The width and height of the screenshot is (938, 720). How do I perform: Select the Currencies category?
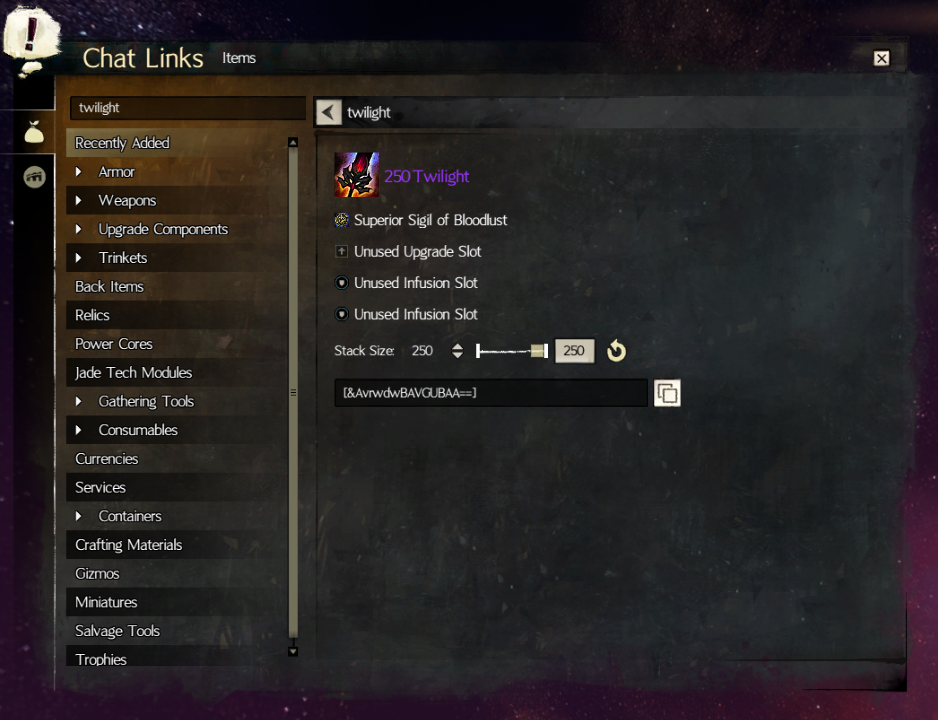click(x=106, y=459)
